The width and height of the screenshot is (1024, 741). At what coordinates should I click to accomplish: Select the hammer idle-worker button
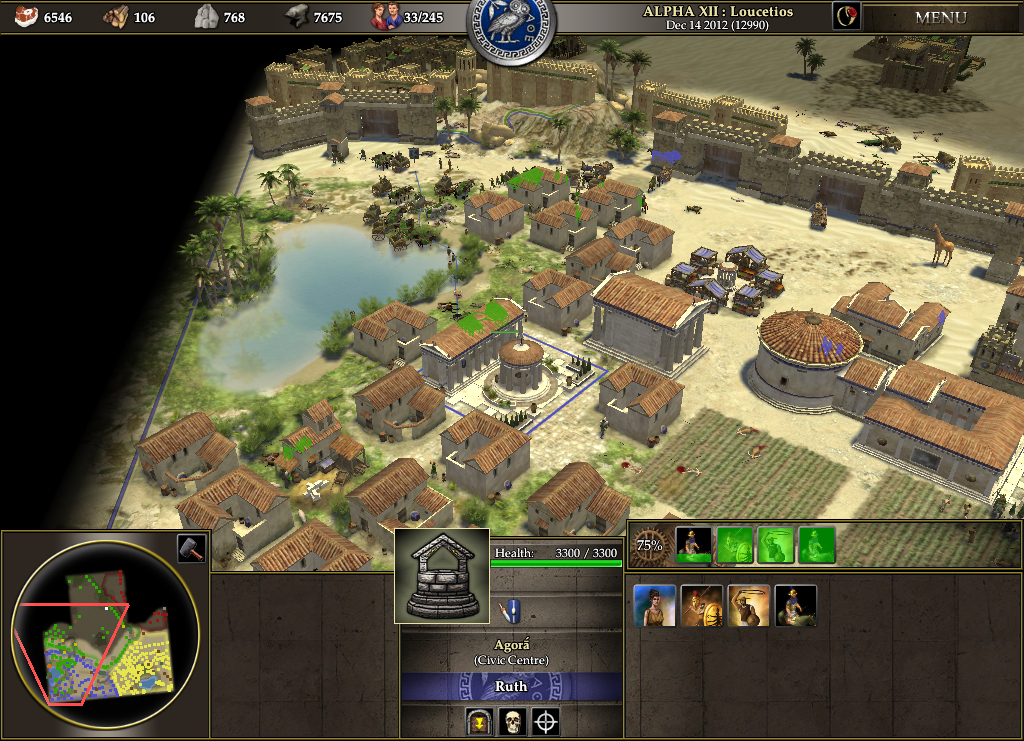pyautogui.click(x=191, y=548)
